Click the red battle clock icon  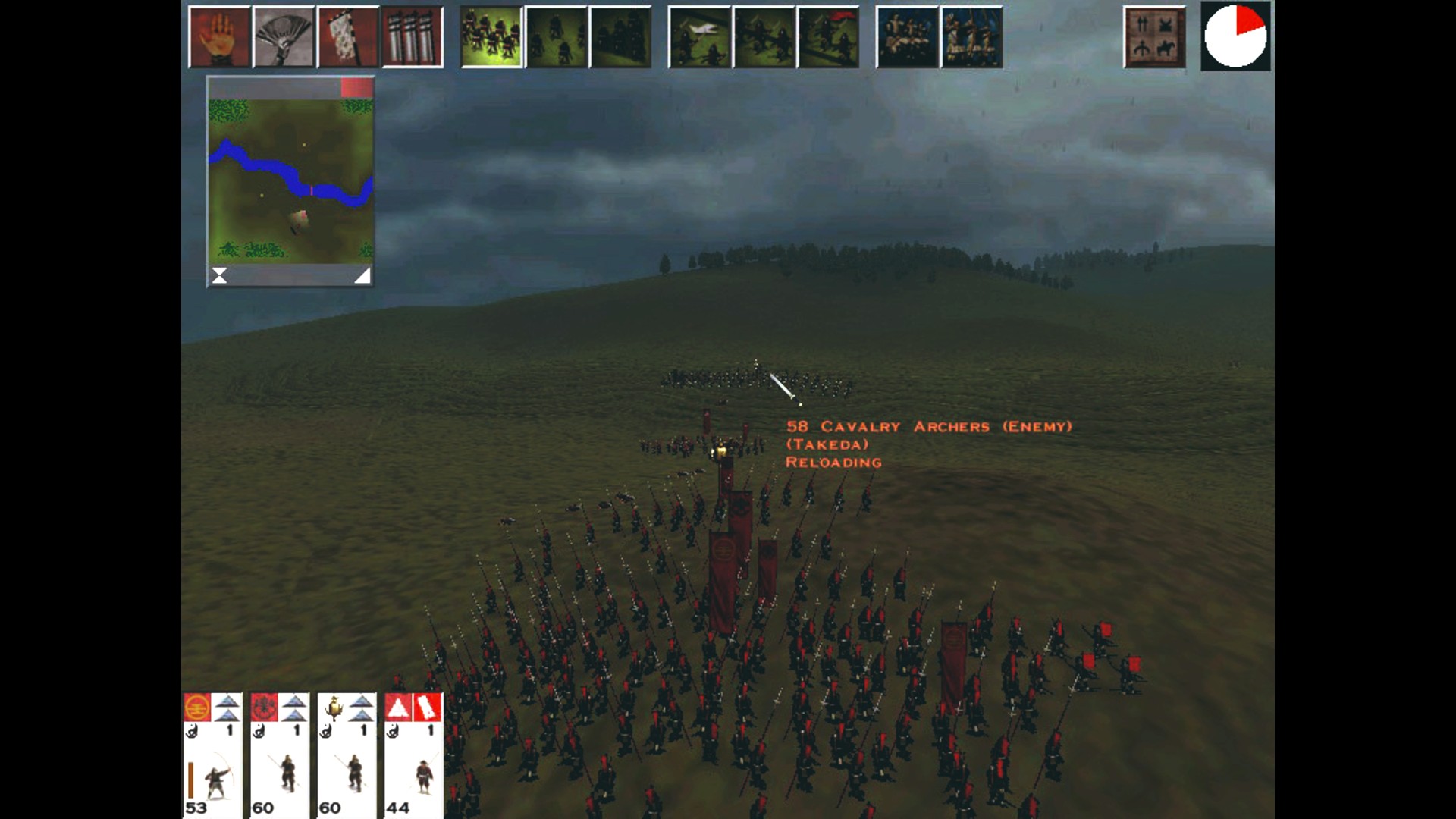(x=1236, y=36)
